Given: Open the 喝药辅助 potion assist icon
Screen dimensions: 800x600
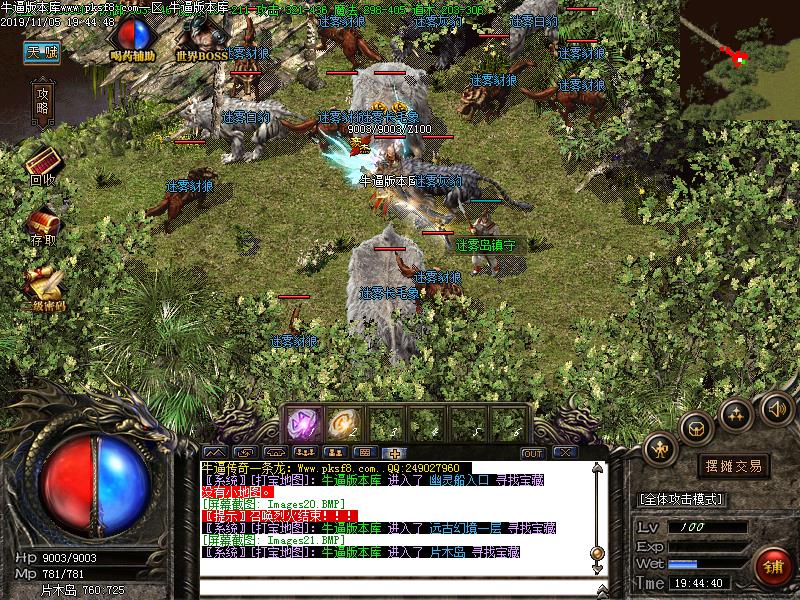Looking at the screenshot, I should coord(132,40).
